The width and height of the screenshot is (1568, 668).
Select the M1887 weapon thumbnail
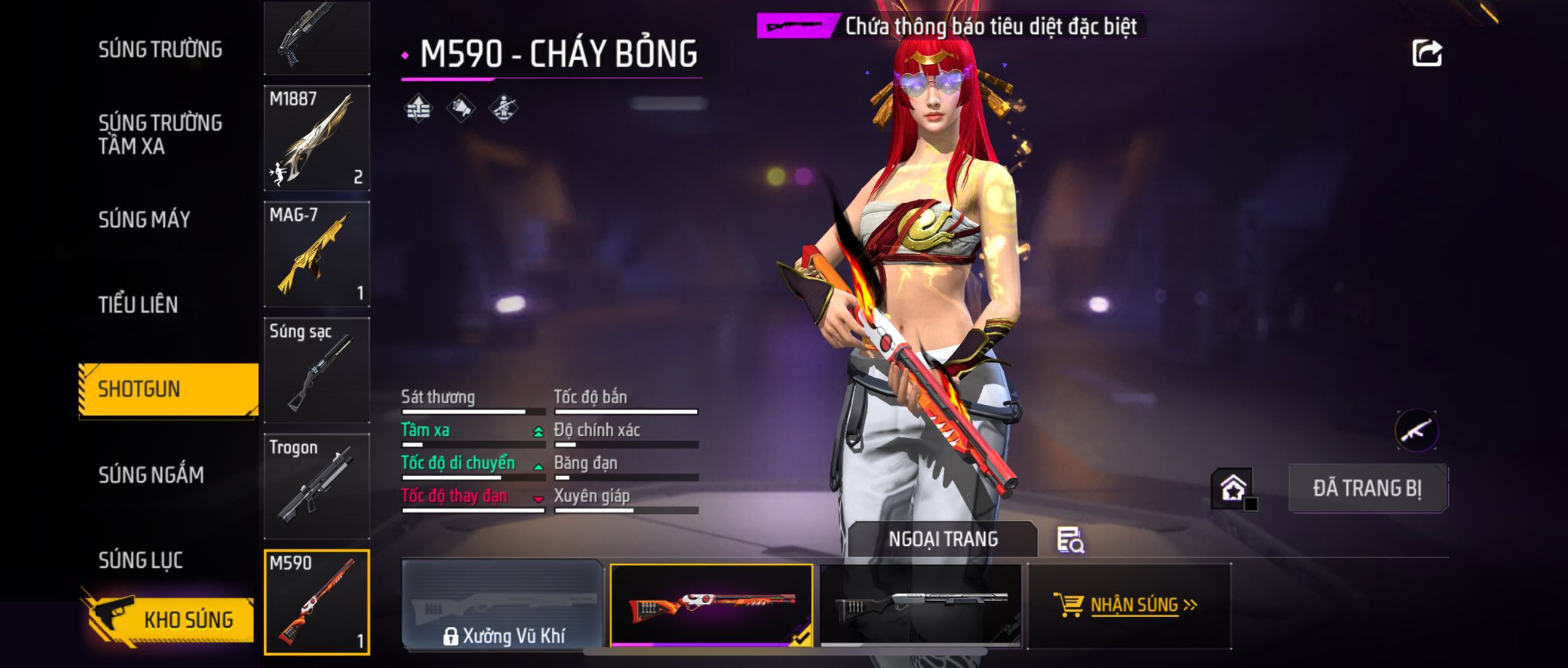pos(316,138)
